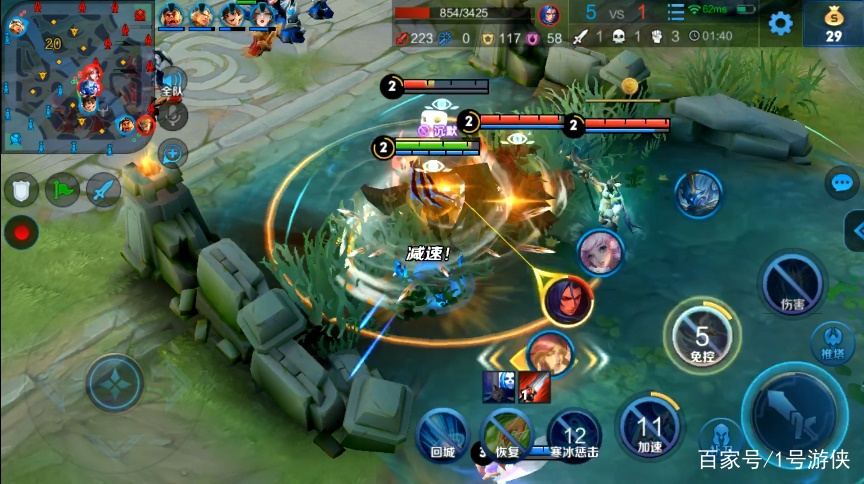The height and width of the screenshot is (484, 864).
Task: Cast the 寒冰惩击 smite spell
Action: pos(574,436)
